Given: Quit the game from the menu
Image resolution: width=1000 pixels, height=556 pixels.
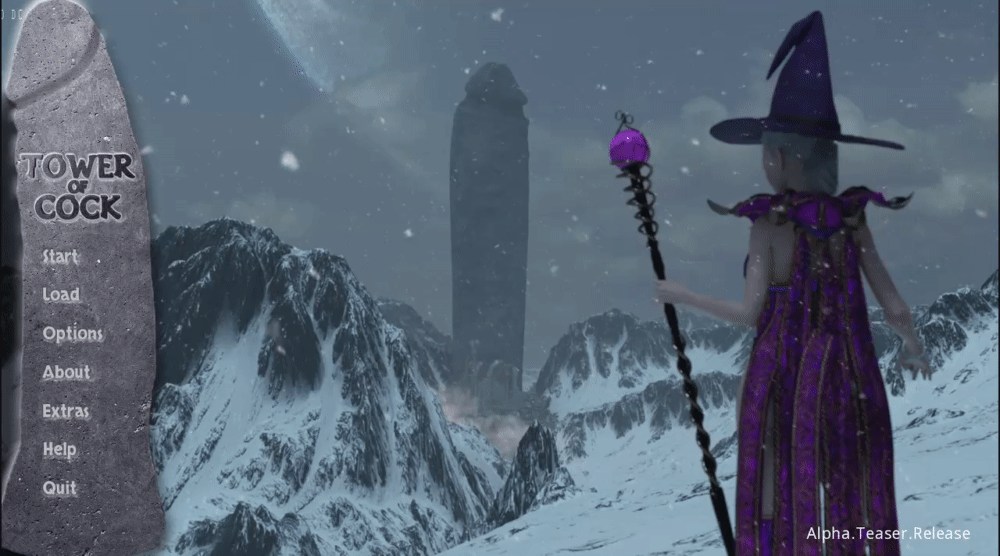Looking at the screenshot, I should [59, 488].
